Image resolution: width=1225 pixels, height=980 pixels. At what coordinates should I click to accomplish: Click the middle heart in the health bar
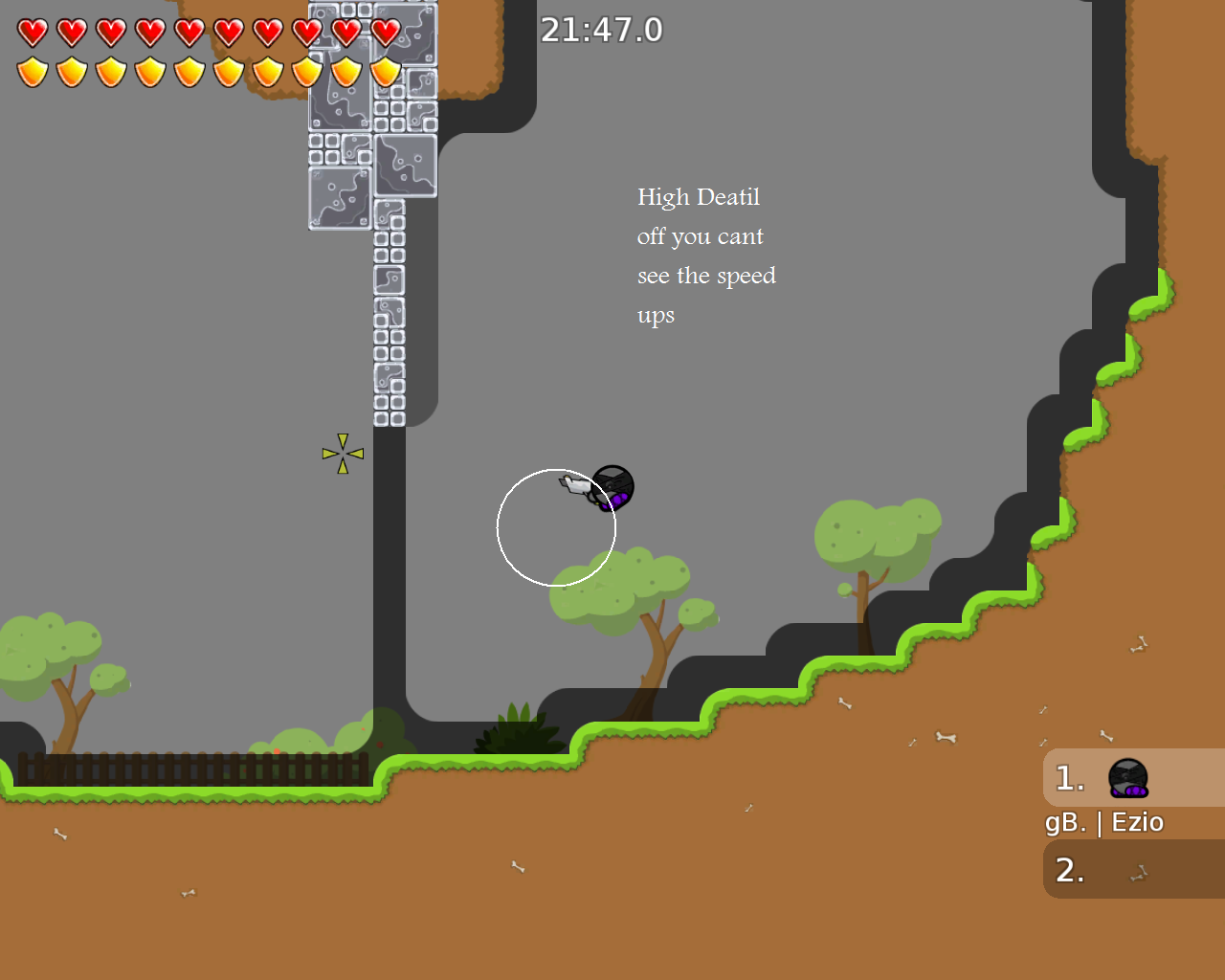[x=189, y=31]
